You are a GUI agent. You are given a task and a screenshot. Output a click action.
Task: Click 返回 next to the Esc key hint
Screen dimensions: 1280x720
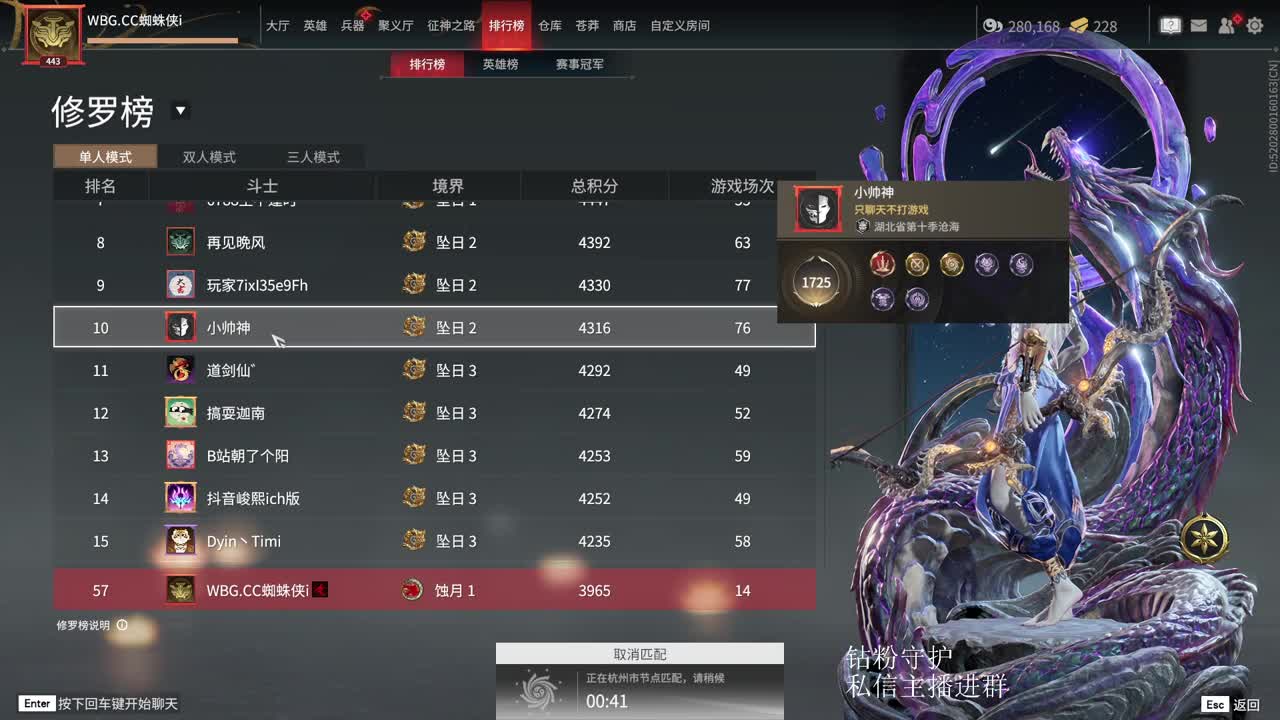[1249, 704]
